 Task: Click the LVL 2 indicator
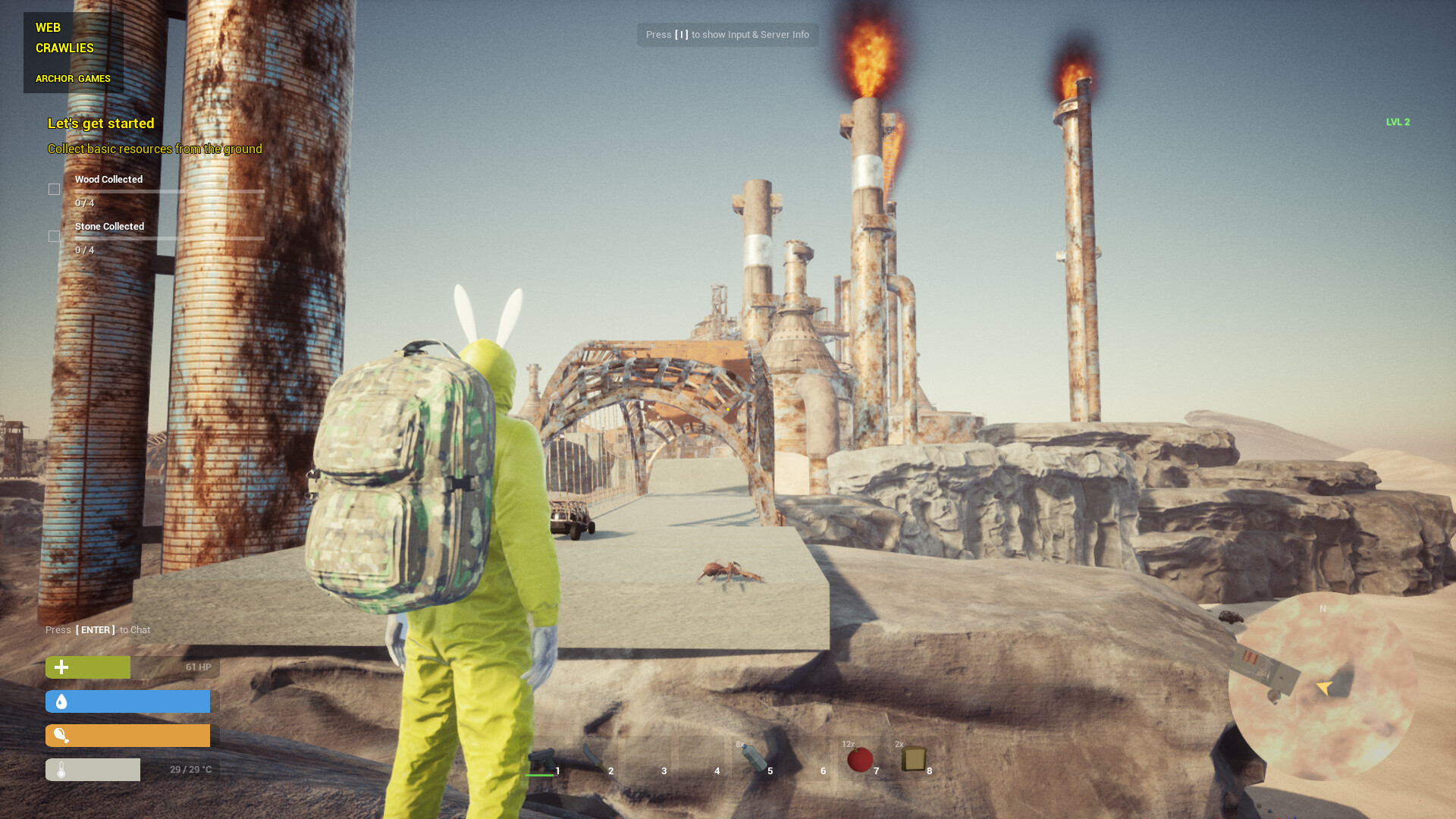pos(1398,121)
